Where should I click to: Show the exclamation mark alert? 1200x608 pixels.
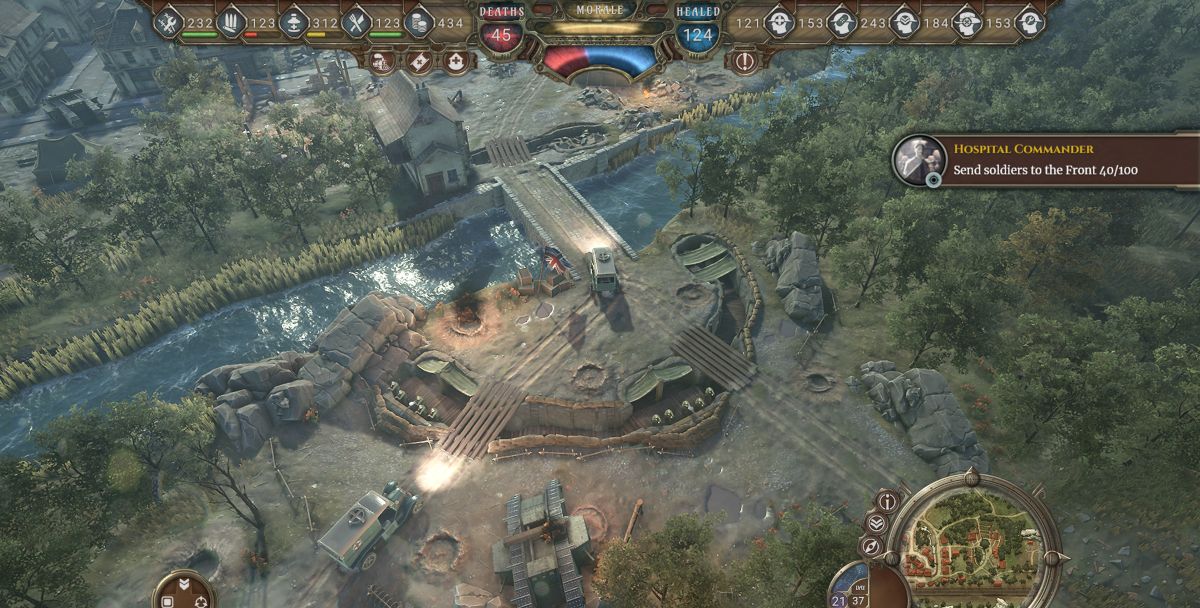745,61
